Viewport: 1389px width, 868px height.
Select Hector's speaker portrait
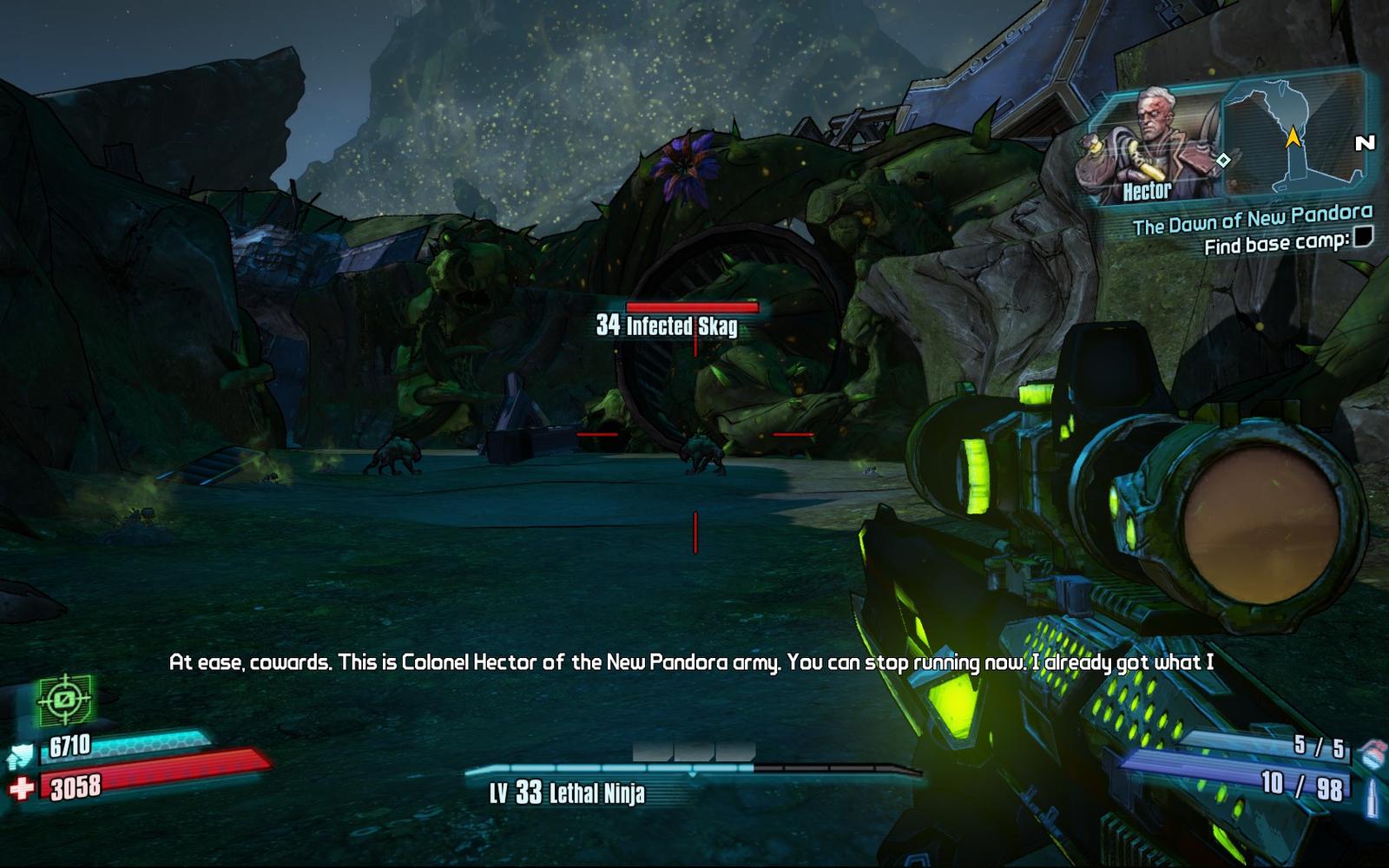pos(1150,143)
